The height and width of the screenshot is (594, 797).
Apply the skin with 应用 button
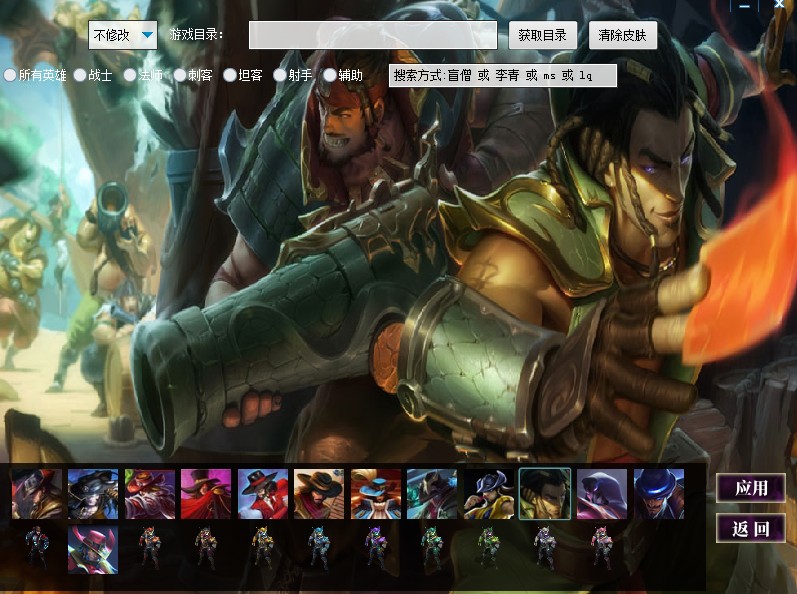click(751, 488)
